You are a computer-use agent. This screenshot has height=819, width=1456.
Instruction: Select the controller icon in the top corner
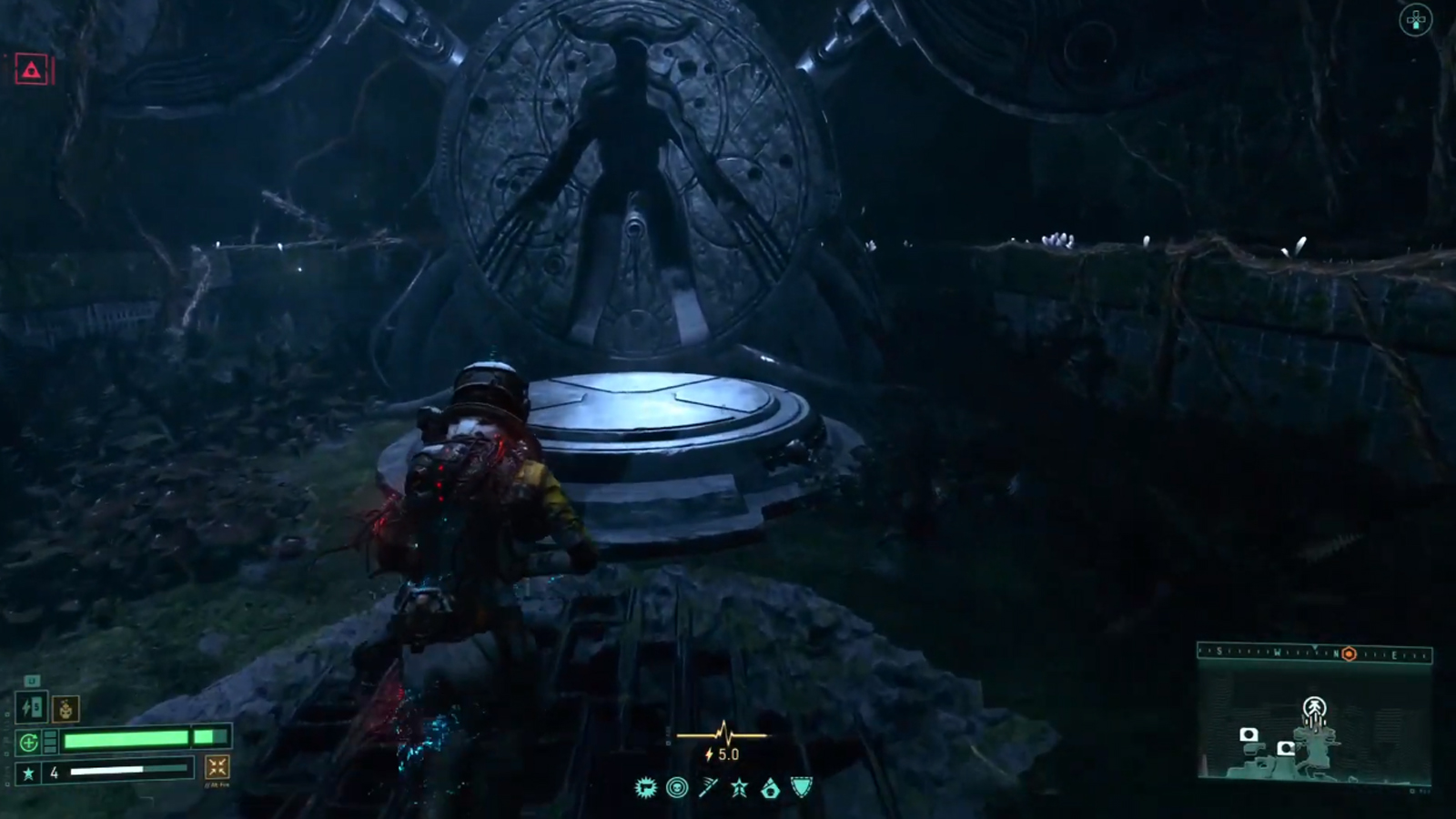[1415, 20]
